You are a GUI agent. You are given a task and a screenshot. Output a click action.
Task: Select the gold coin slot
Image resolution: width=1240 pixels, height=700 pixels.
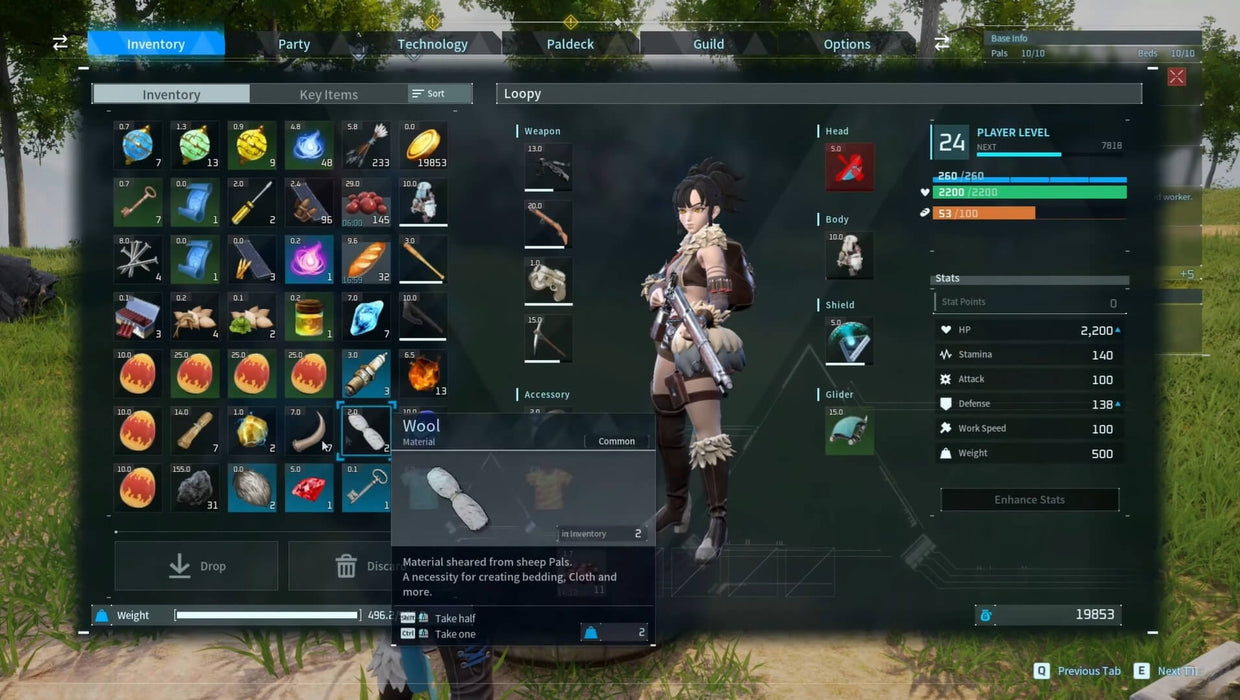424,146
